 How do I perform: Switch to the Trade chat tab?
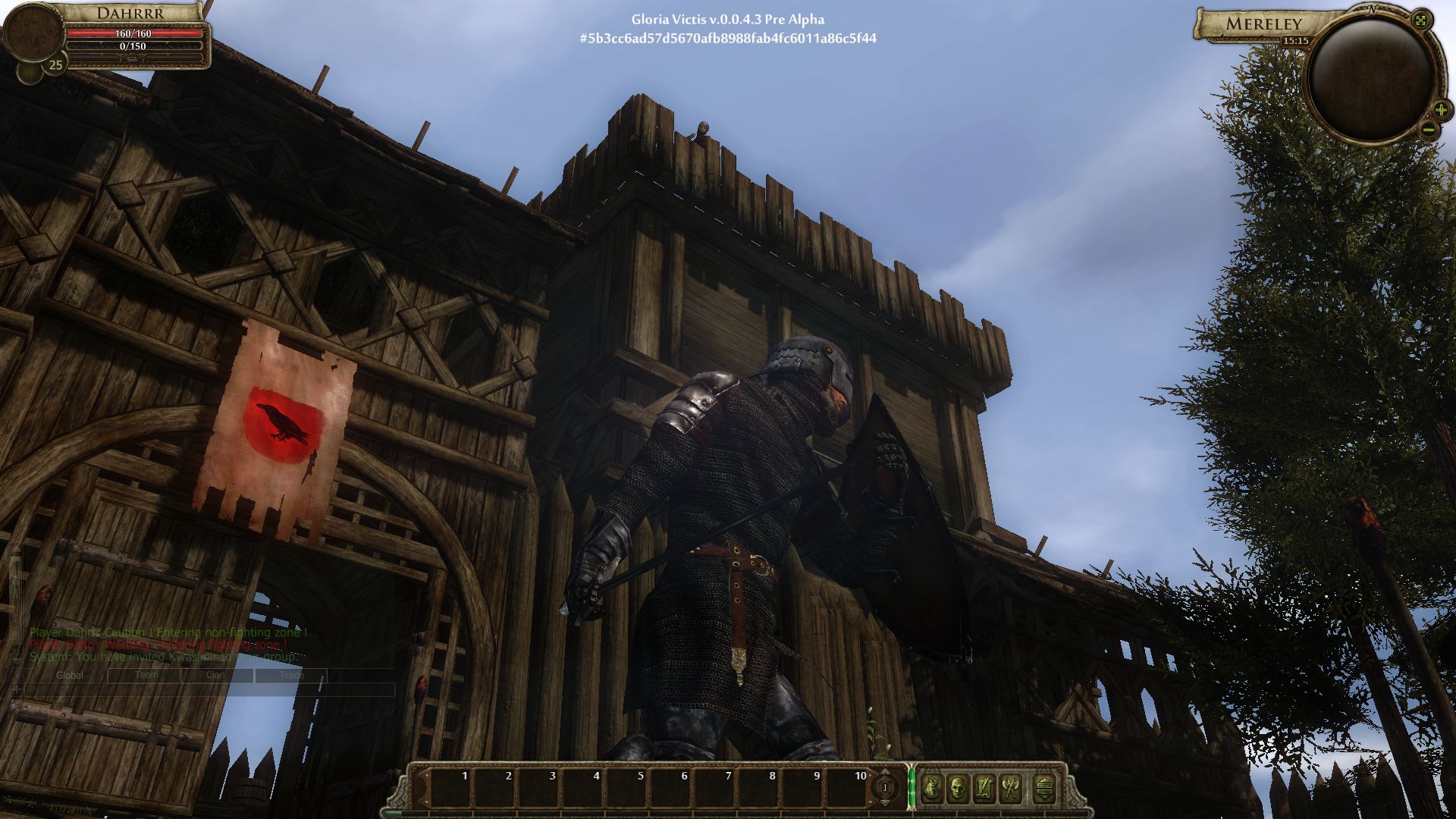click(x=291, y=675)
